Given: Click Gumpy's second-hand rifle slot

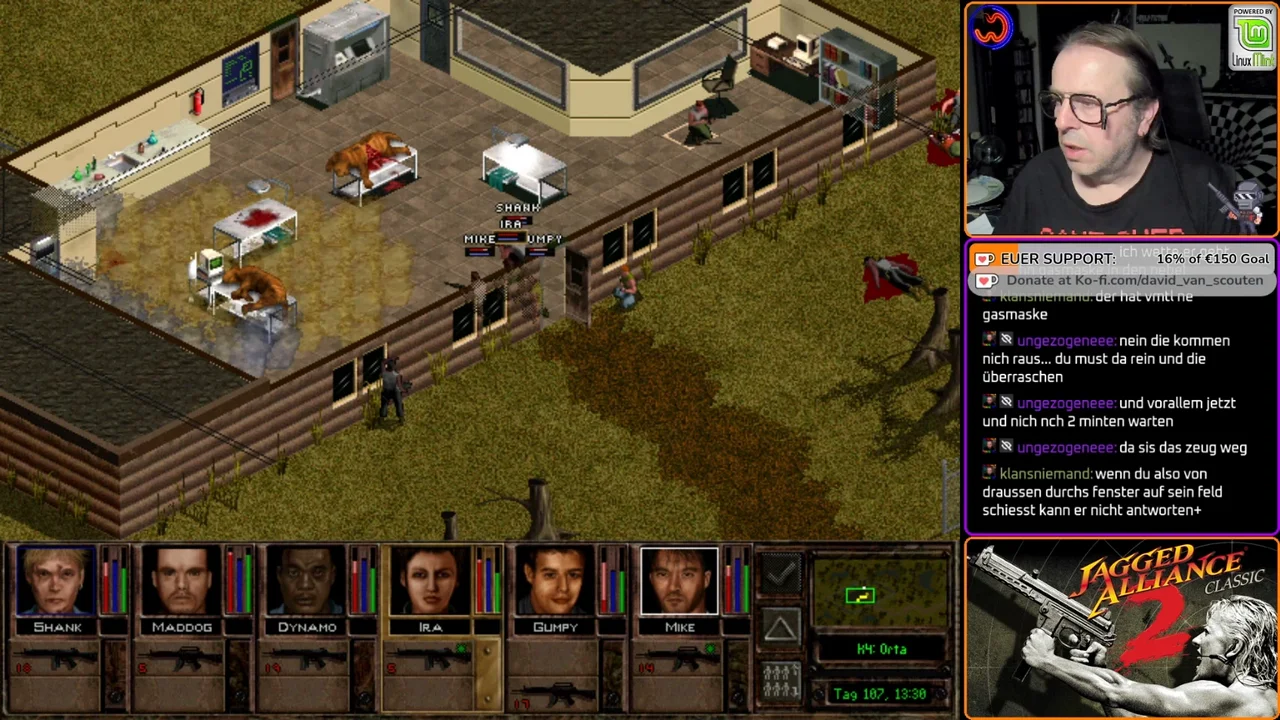Looking at the screenshot, I should [x=555, y=692].
